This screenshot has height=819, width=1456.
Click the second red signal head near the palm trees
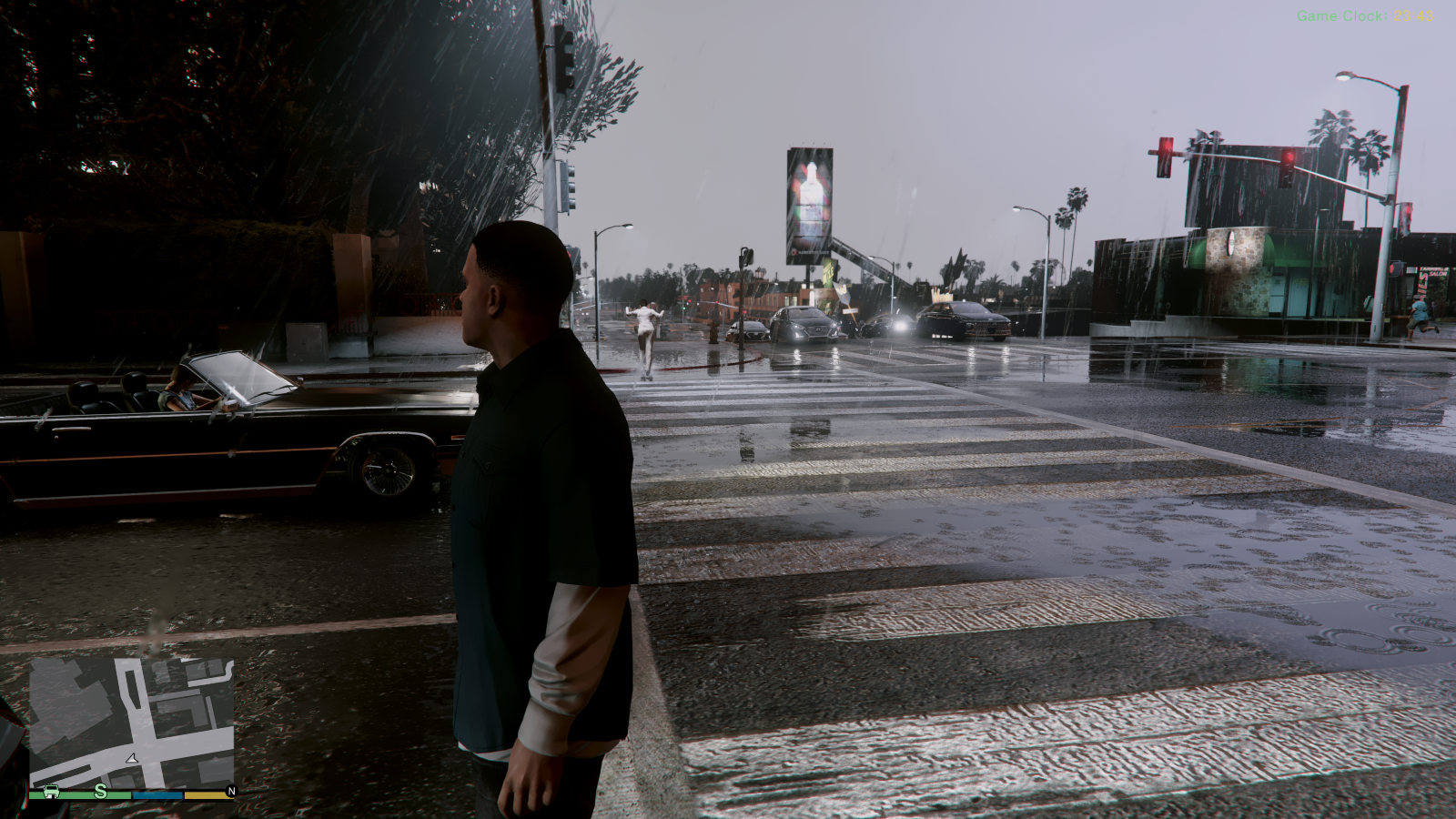[1289, 157]
